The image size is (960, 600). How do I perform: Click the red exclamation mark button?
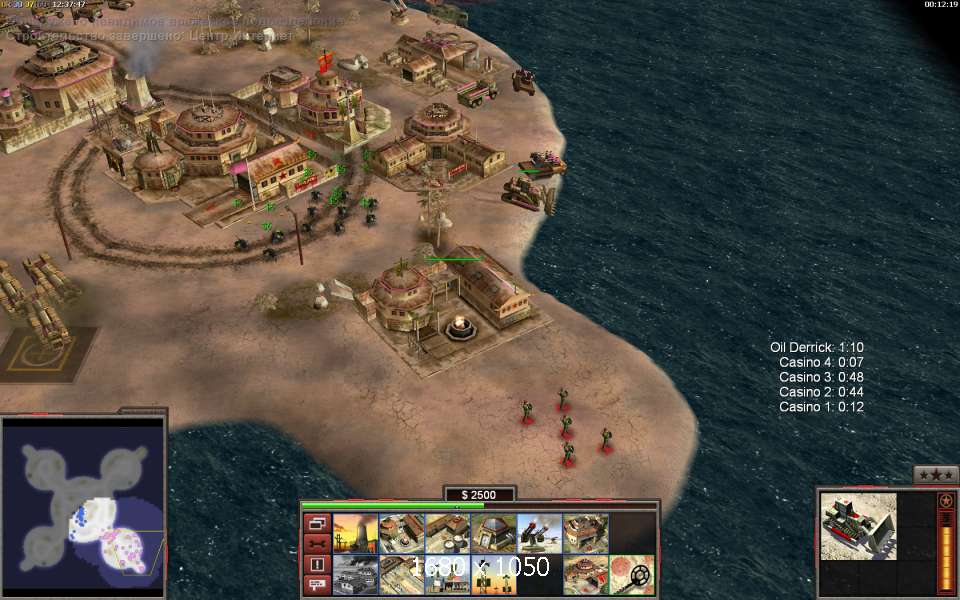pos(316,565)
